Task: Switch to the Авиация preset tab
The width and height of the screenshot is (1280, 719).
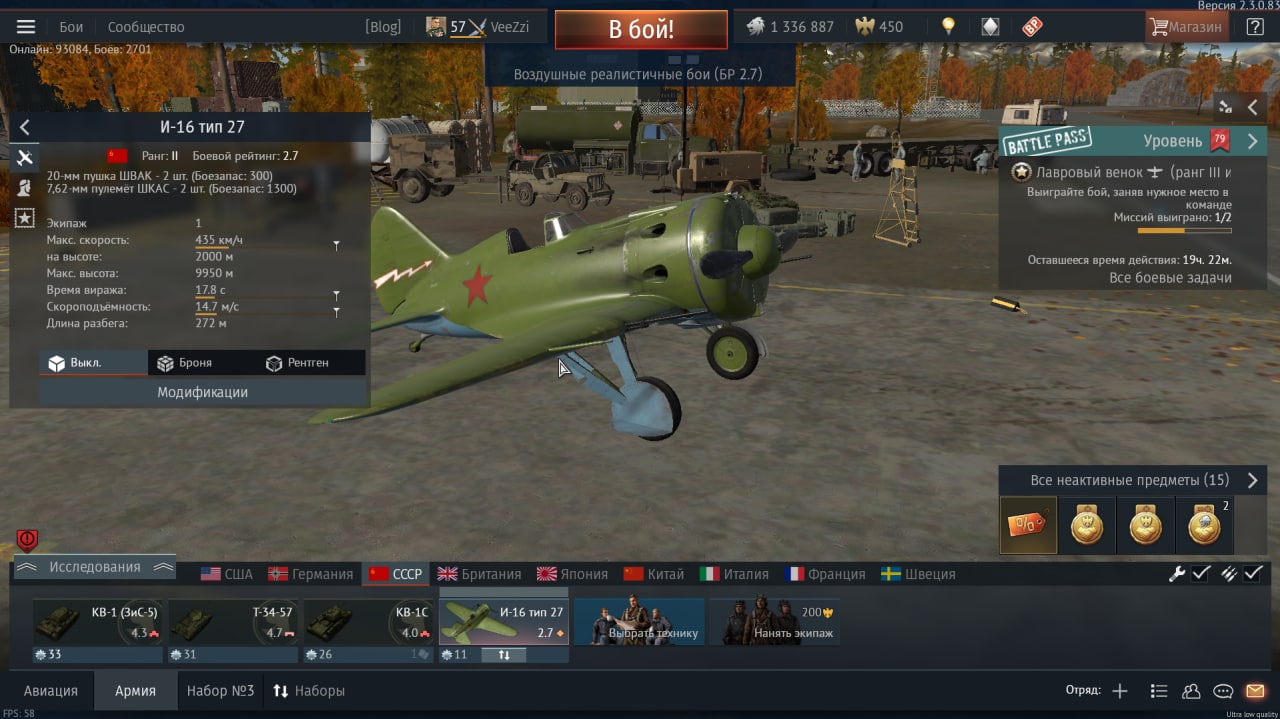Action: click(x=50, y=691)
